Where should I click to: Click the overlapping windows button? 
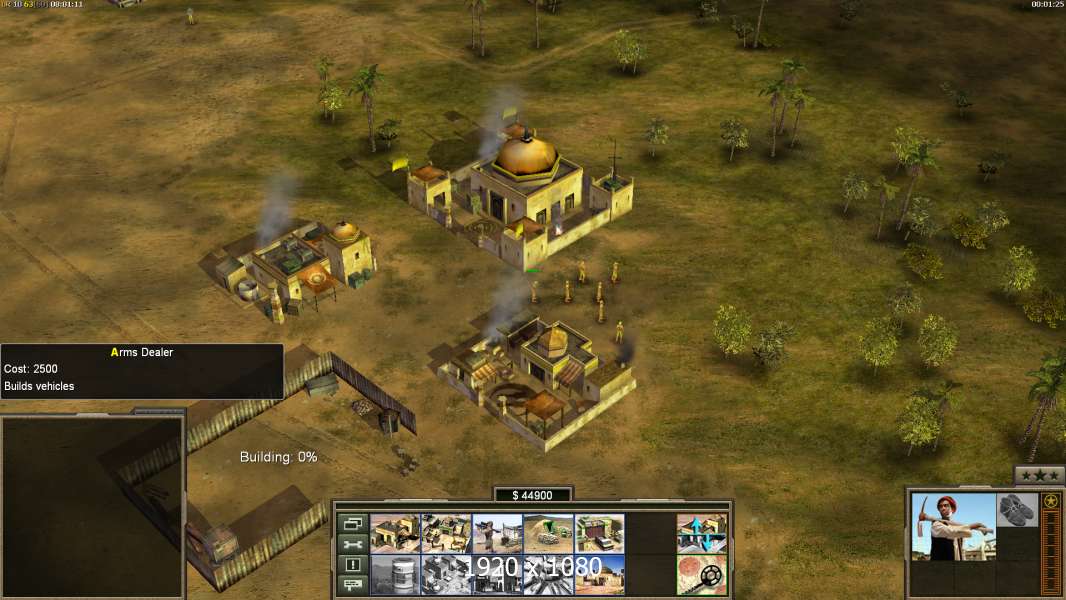pos(352,522)
